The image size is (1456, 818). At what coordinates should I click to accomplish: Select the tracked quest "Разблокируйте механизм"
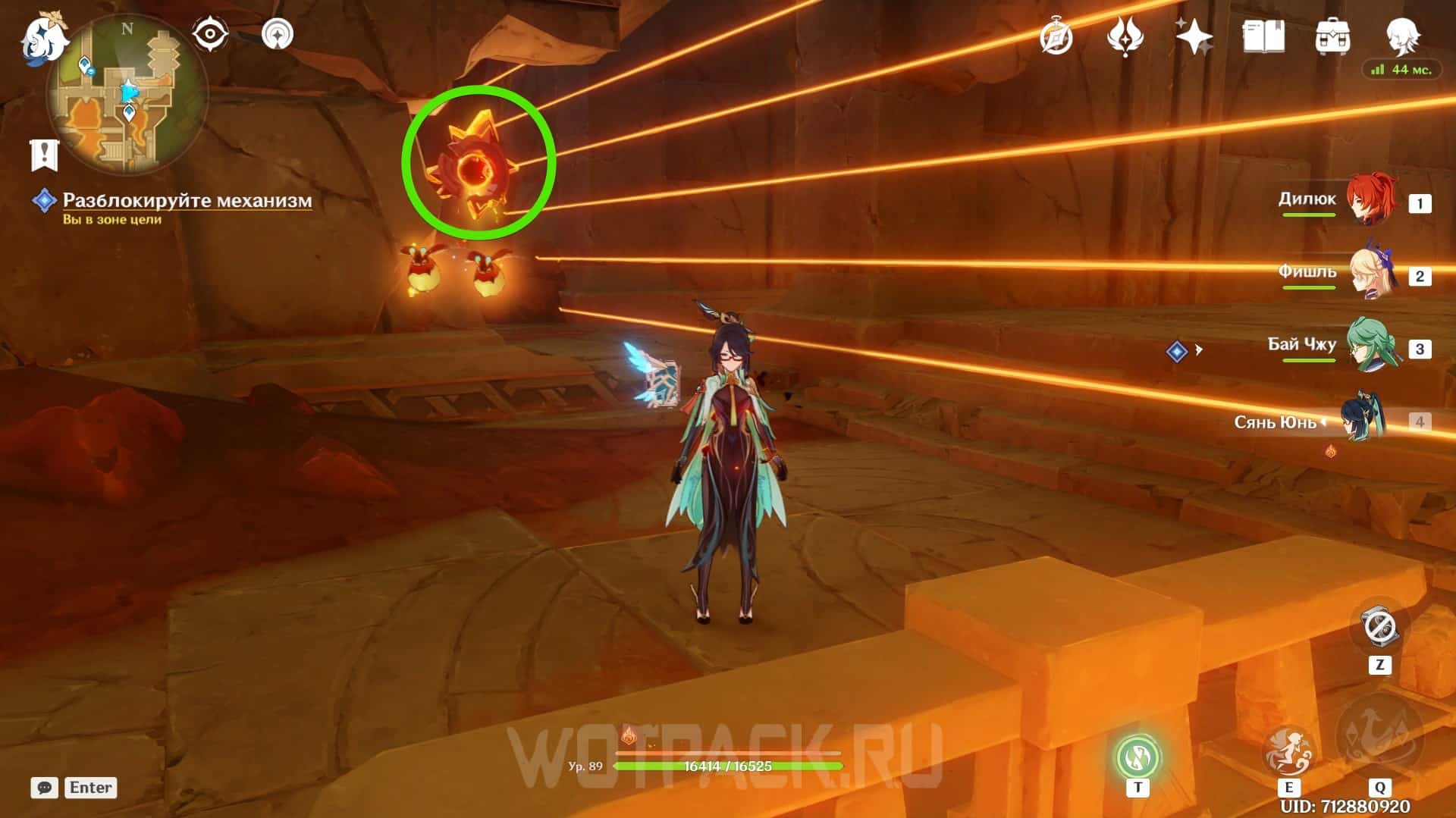click(187, 200)
